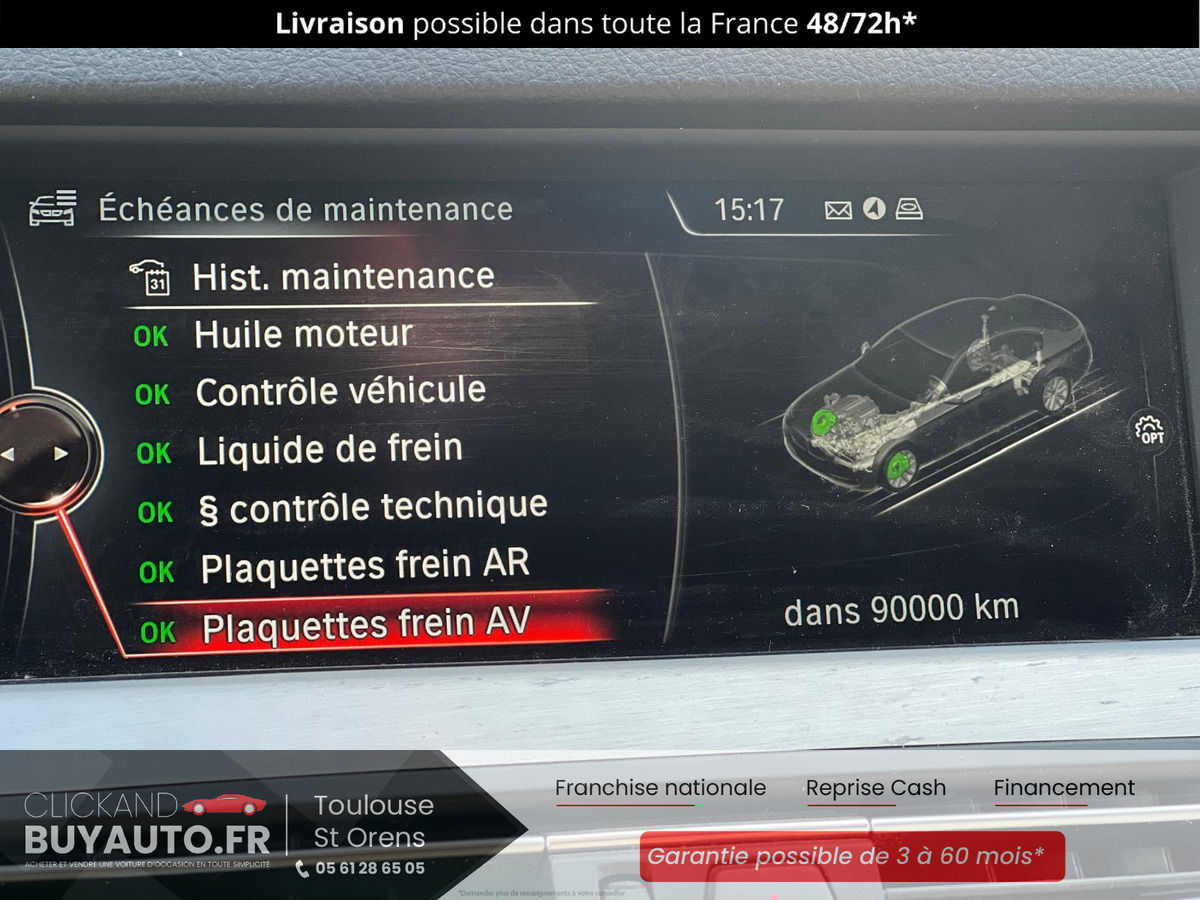Choose the Contrôle véhicule entry
This screenshot has width=1200, height=900.
click(340, 392)
